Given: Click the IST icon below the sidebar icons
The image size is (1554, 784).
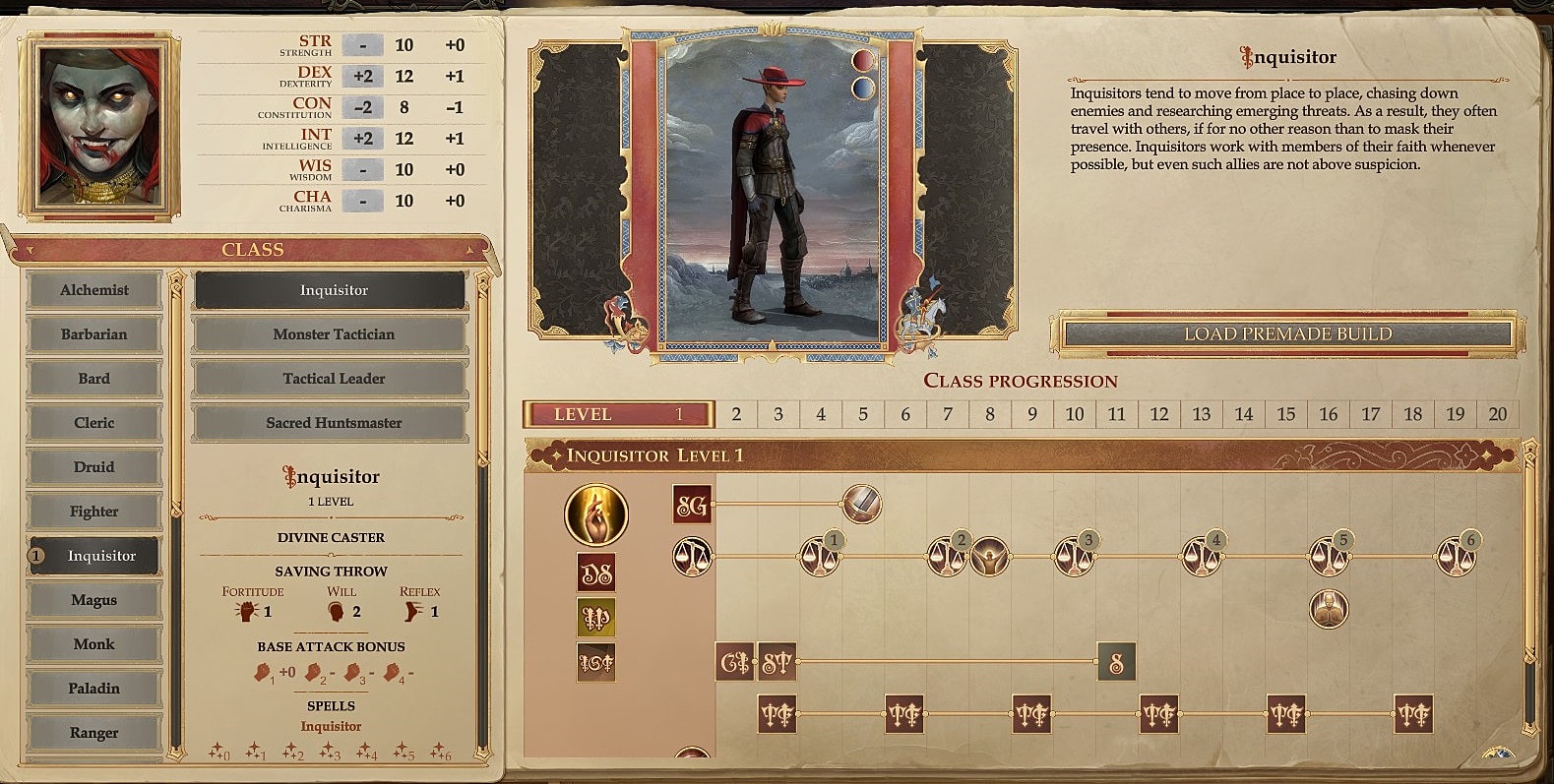Looking at the screenshot, I should pyautogui.click(x=596, y=665).
